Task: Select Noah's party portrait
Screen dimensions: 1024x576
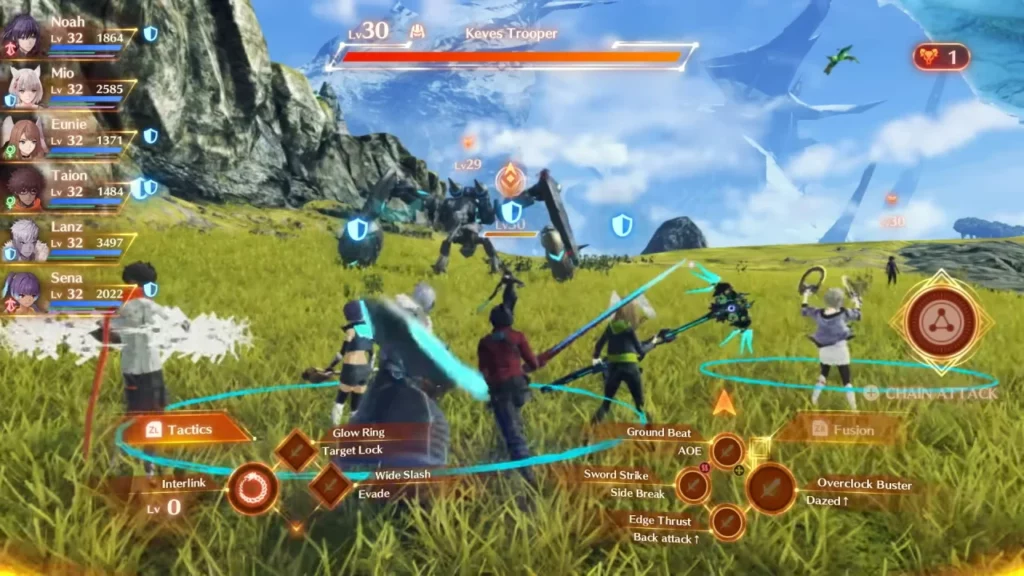Action: [x=21, y=34]
